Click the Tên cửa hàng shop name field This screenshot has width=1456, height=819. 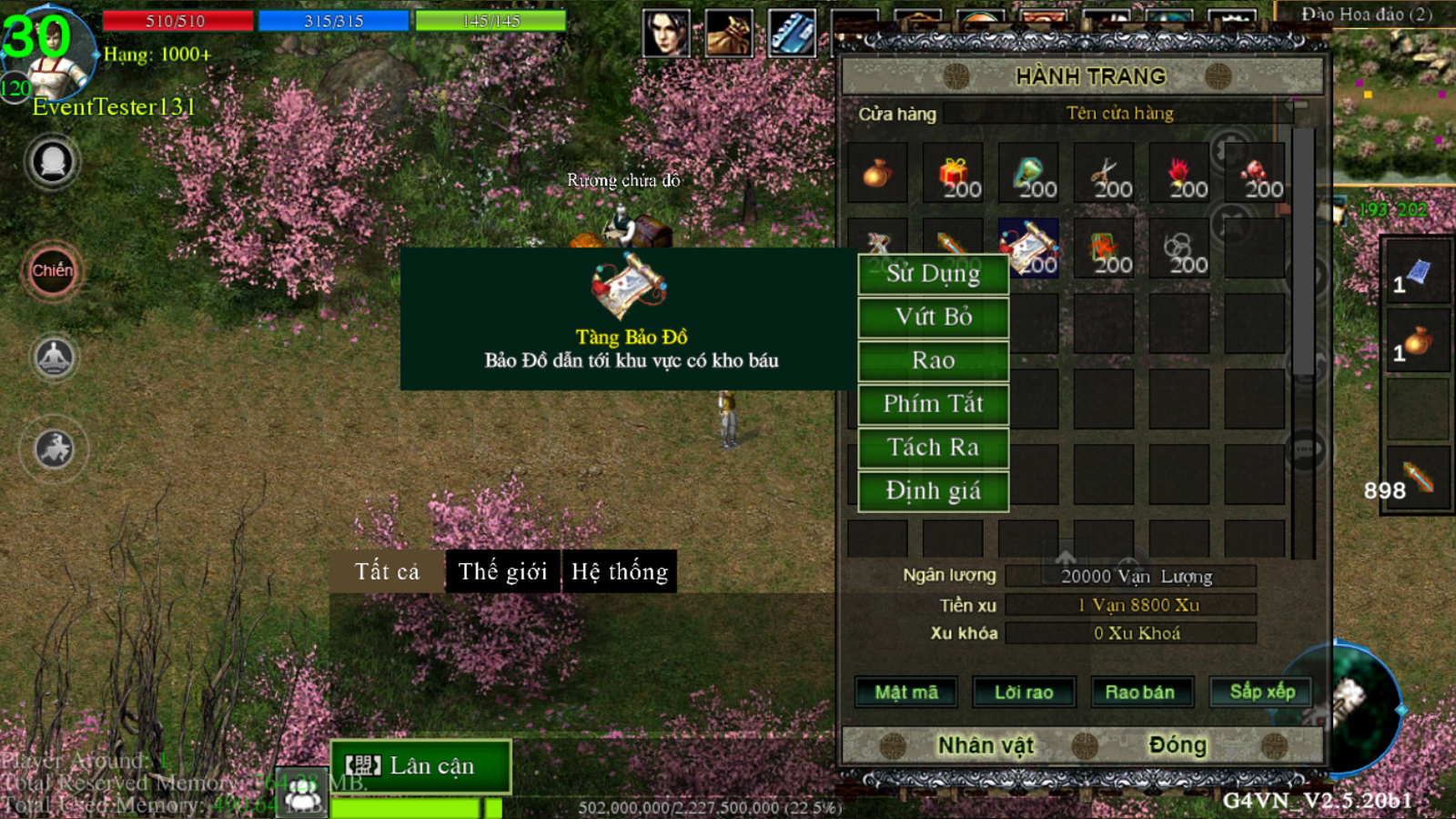point(1119,114)
